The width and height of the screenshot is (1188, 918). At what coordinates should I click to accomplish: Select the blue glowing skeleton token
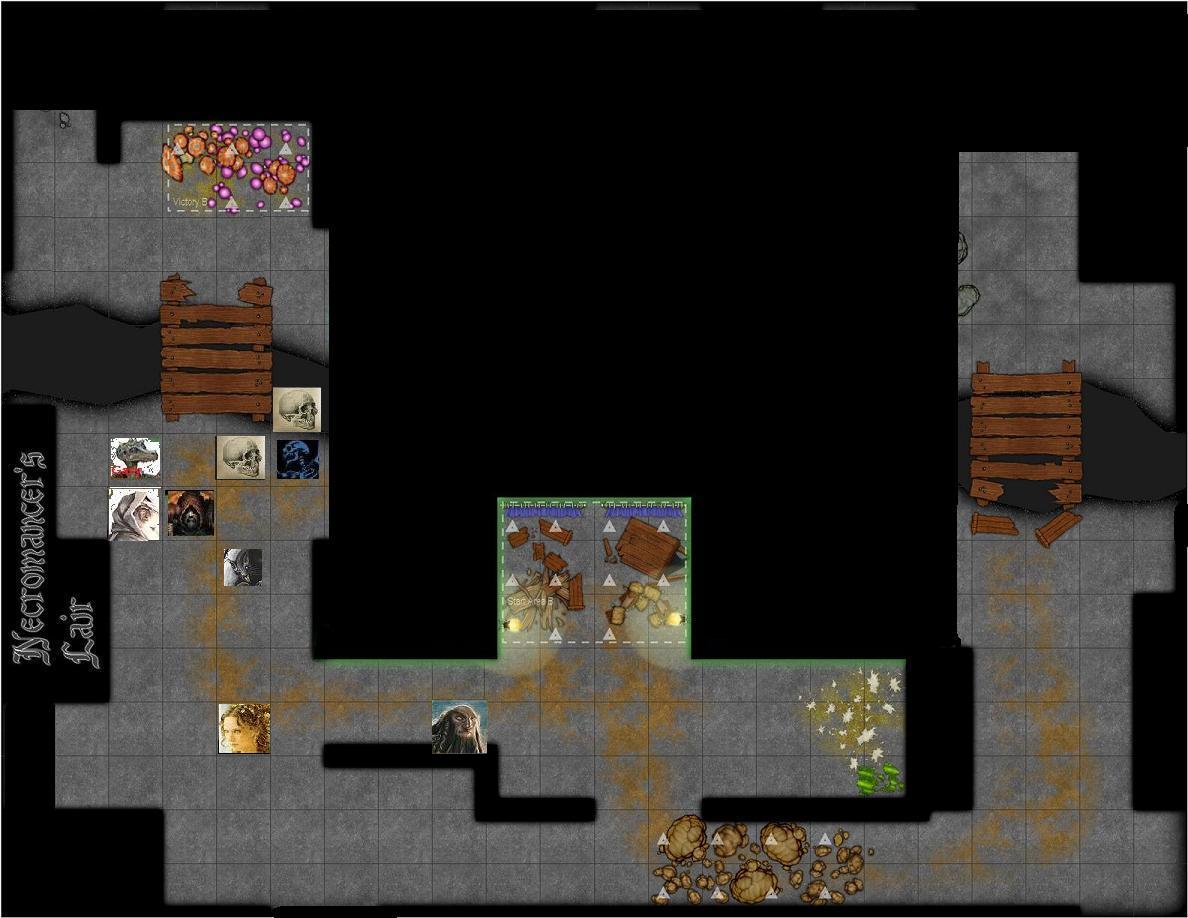(x=298, y=459)
